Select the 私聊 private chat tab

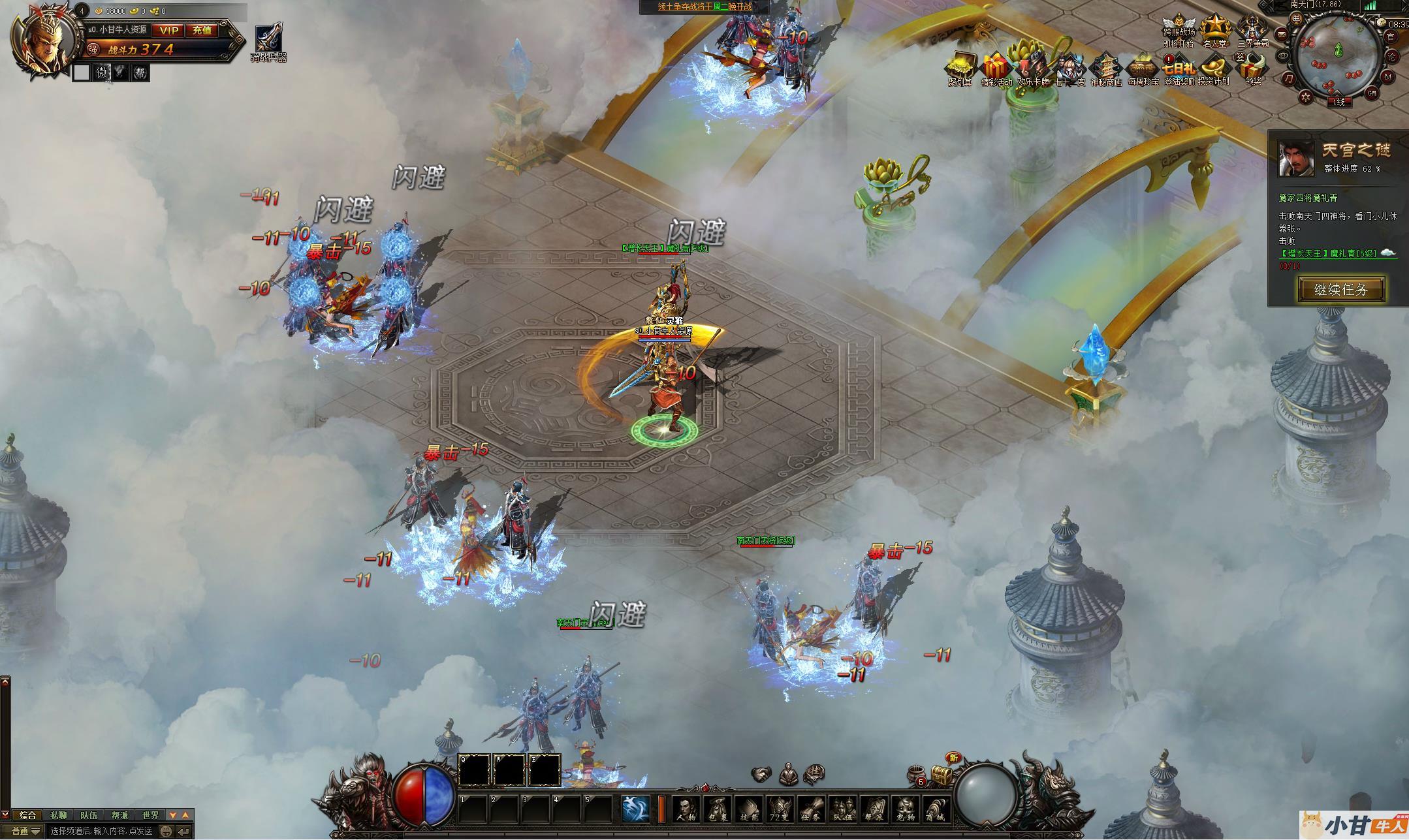[x=58, y=815]
